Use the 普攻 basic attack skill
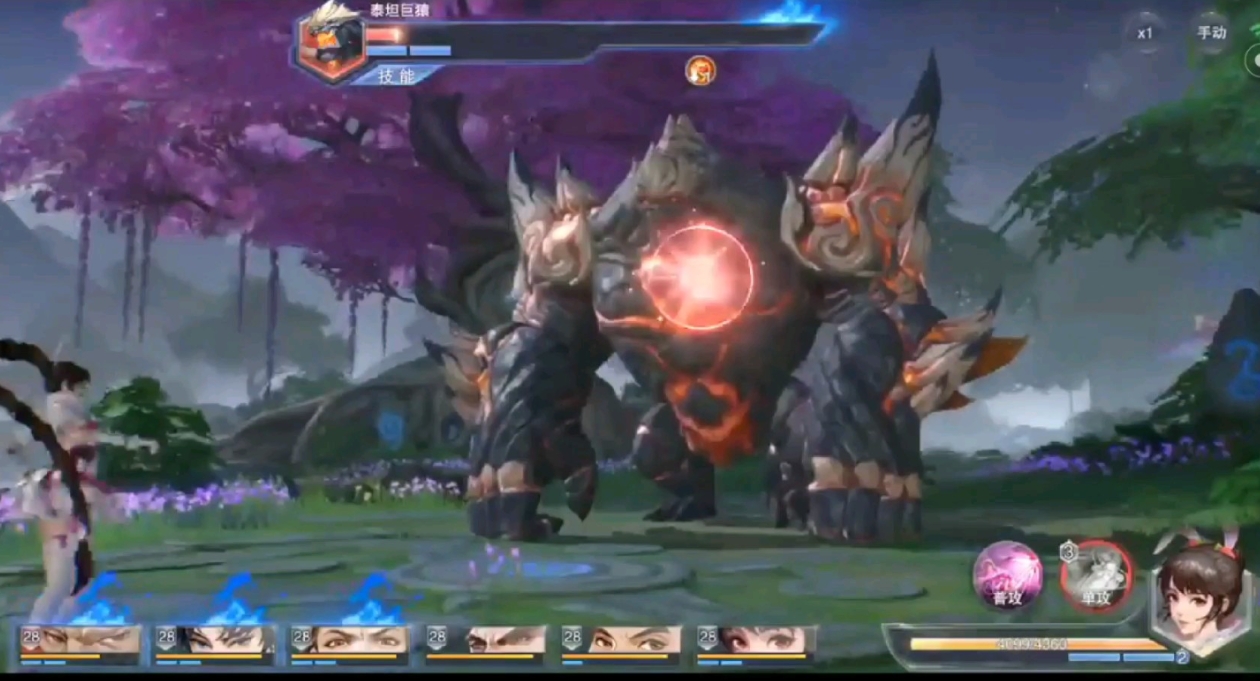 (x=1008, y=576)
